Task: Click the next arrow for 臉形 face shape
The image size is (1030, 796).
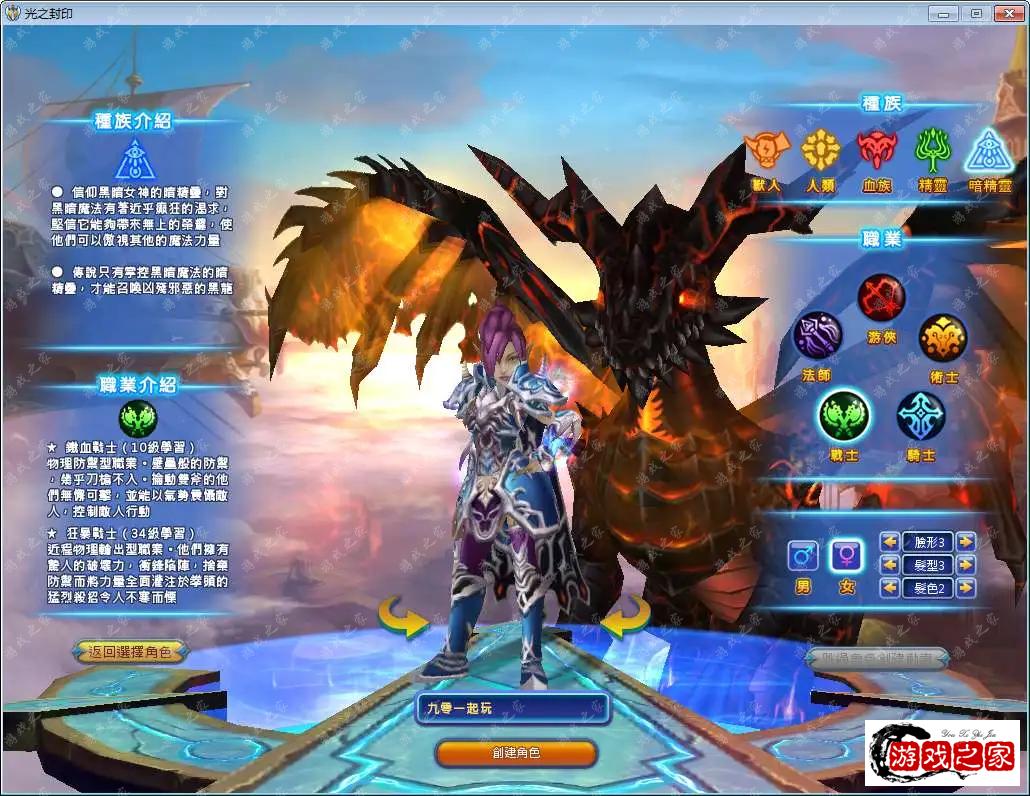Action: tap(965, 541)
